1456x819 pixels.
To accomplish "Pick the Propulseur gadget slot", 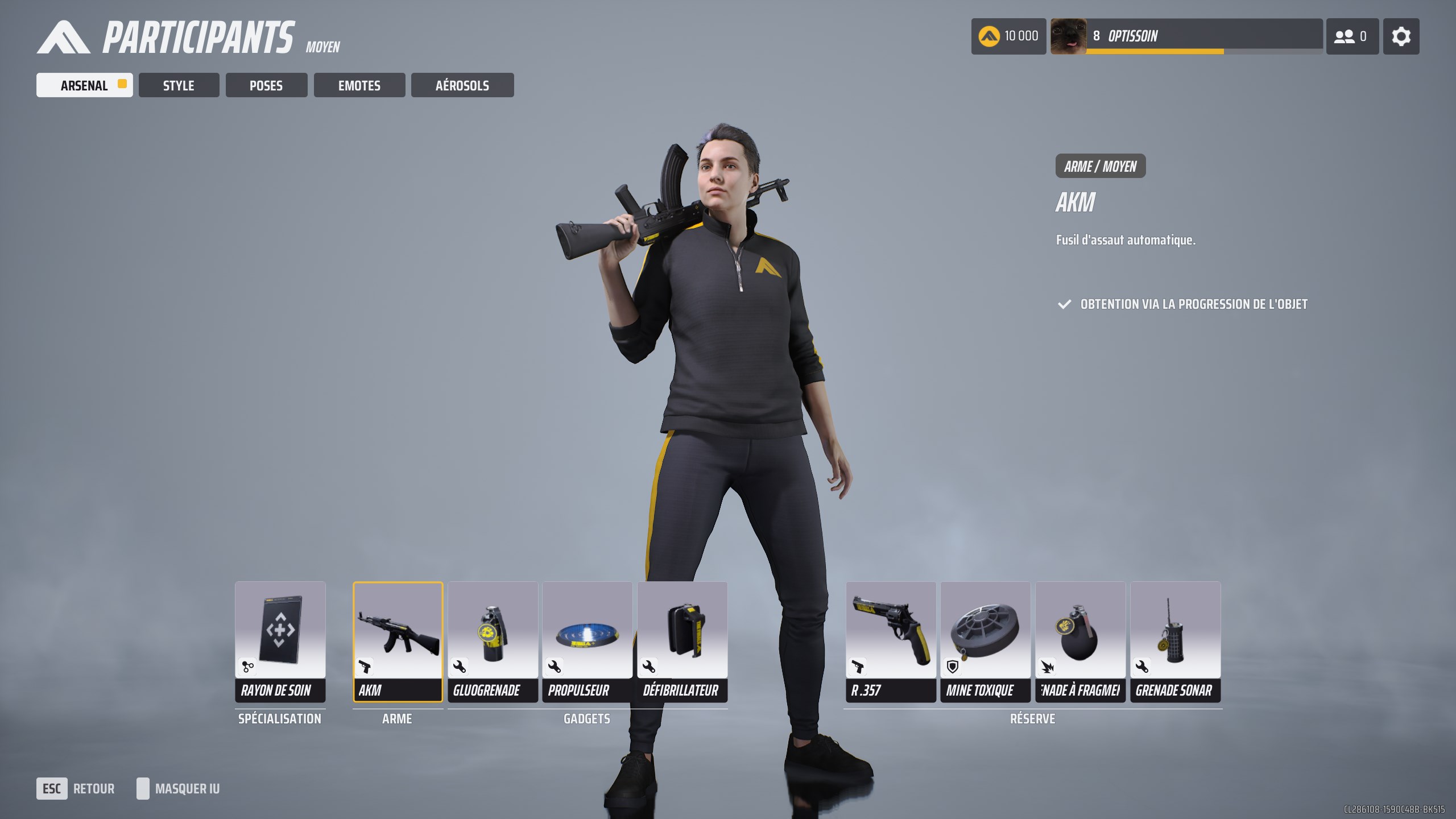I will pos(587,641).
